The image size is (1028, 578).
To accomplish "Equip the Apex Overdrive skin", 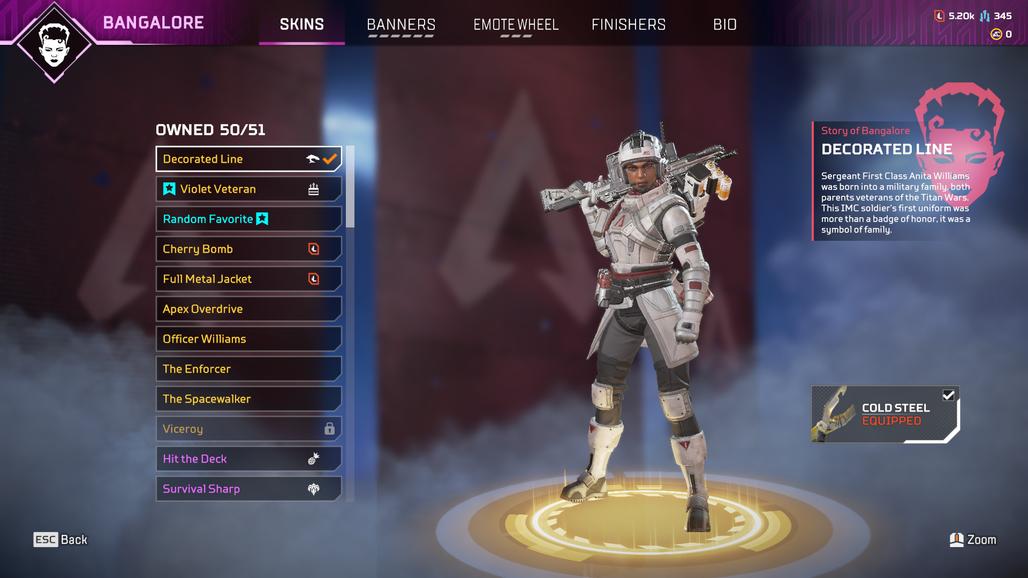I will click(248, 309).
